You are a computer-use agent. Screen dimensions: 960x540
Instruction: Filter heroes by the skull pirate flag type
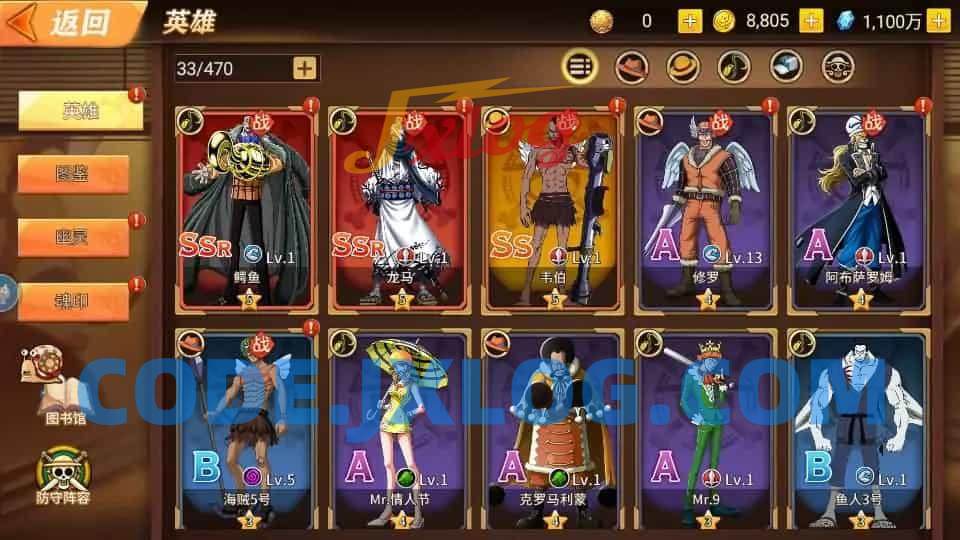[x=838, y=67]
